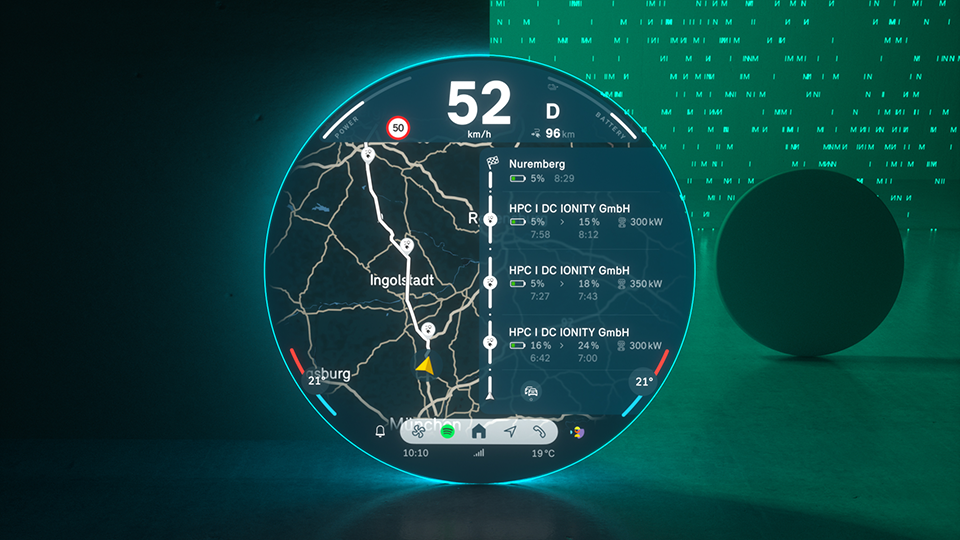Launch Spotify from the dock

tap(447, 432)
